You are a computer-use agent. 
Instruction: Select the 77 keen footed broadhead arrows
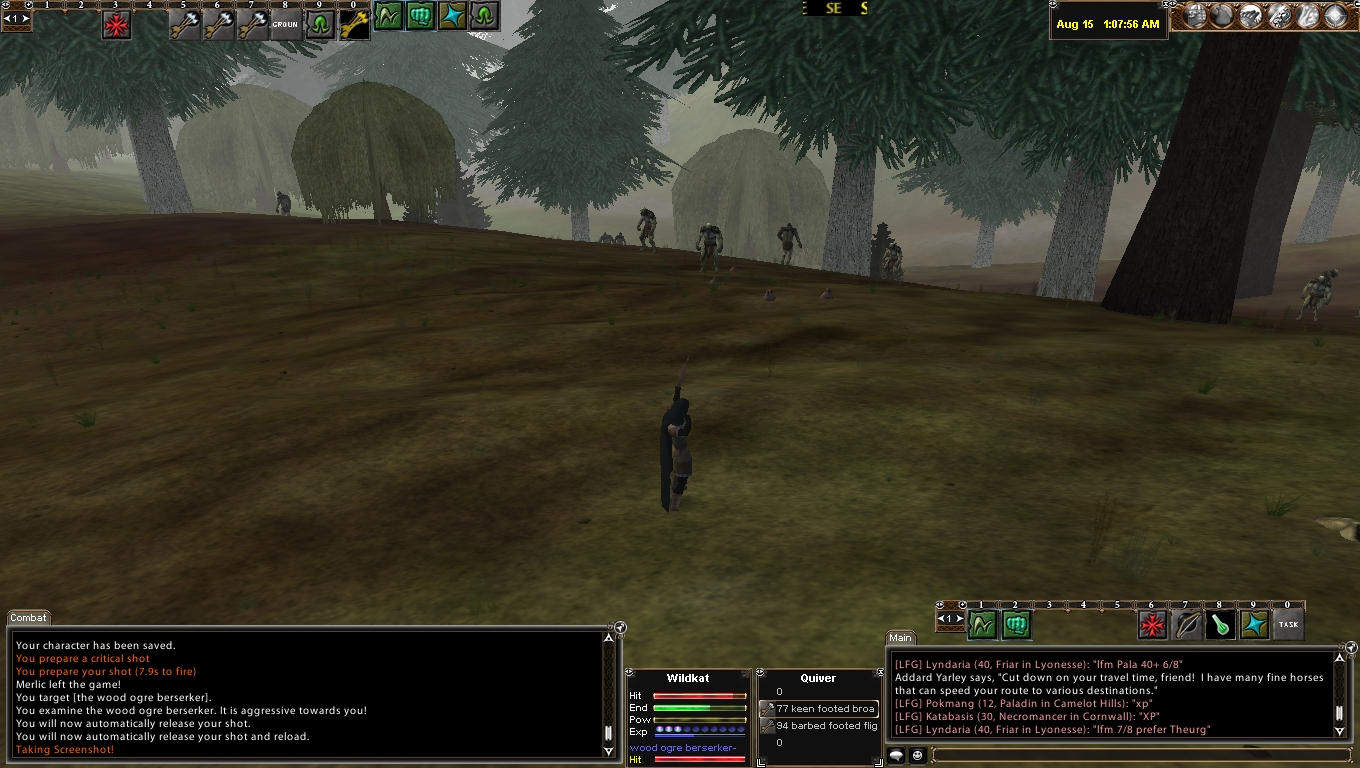[819, 709]
